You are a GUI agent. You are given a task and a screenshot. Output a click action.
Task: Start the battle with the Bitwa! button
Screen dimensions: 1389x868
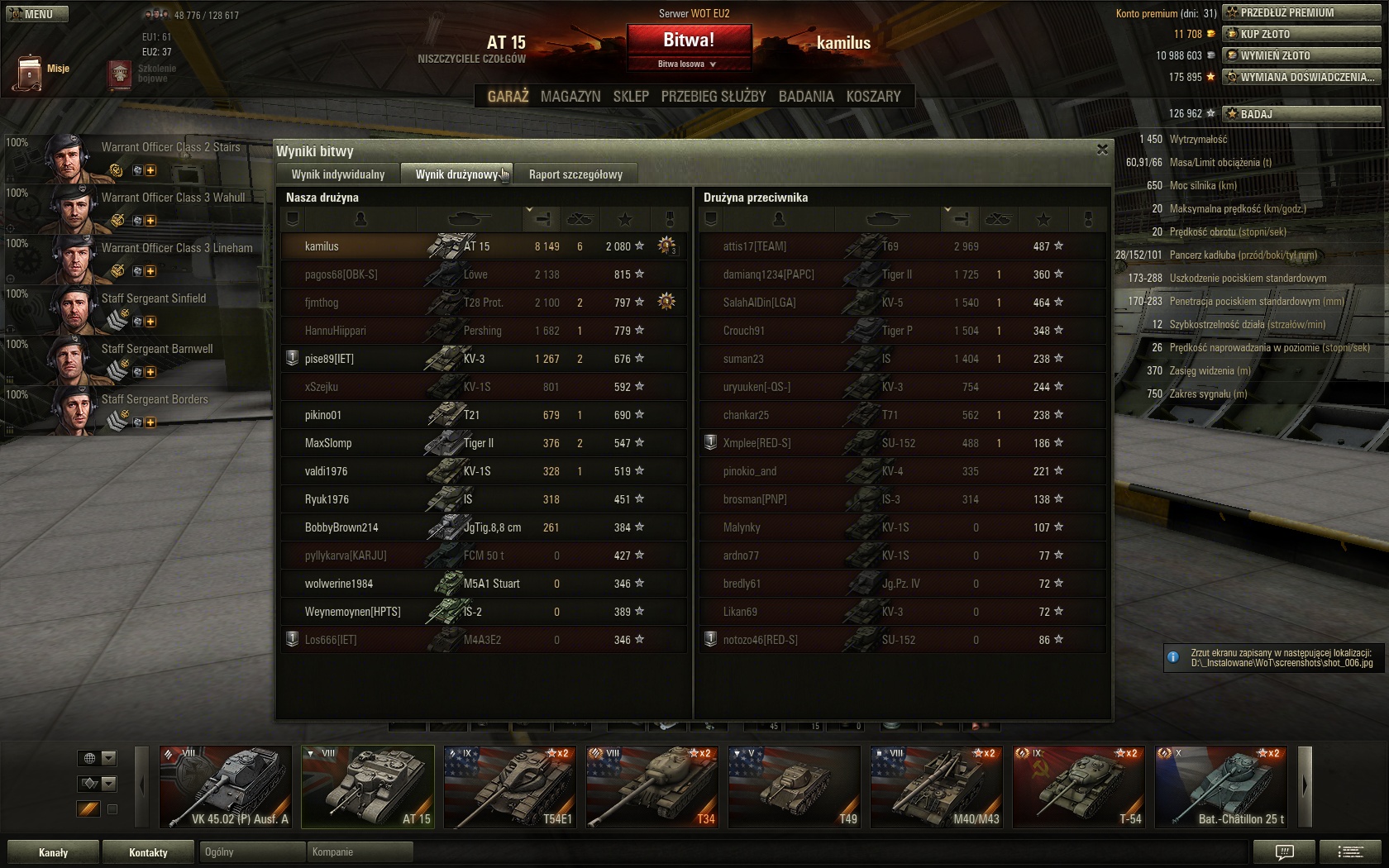point(688,40)
